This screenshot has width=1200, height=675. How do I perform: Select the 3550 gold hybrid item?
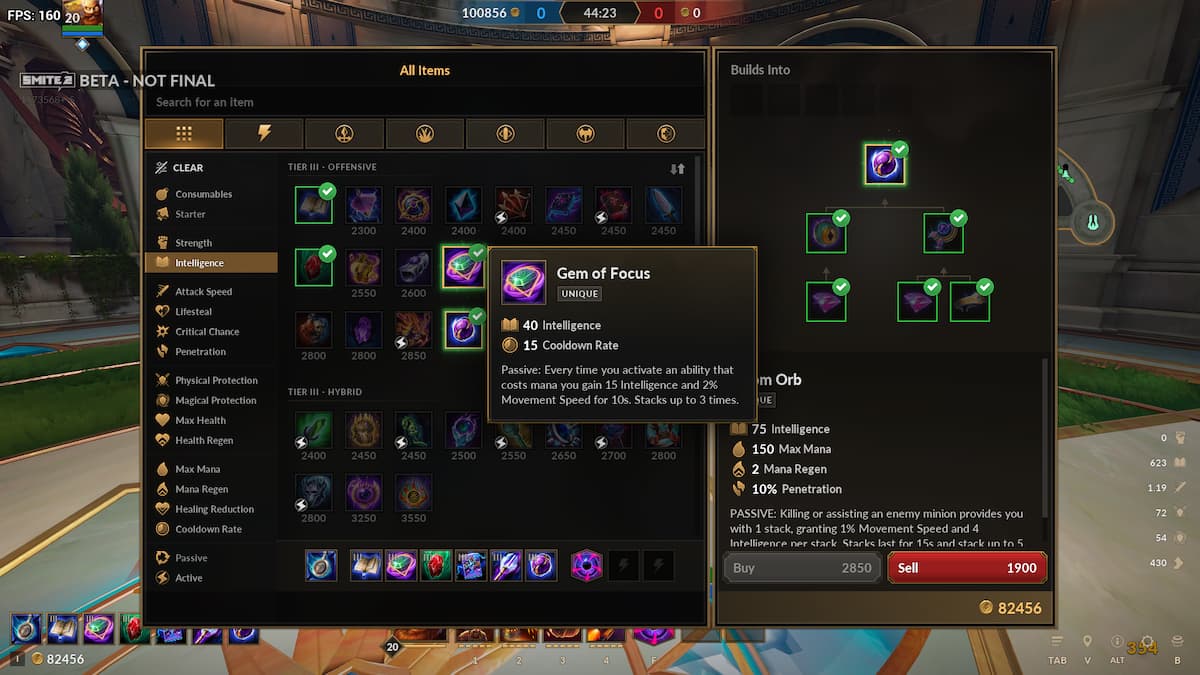[413, 494]
